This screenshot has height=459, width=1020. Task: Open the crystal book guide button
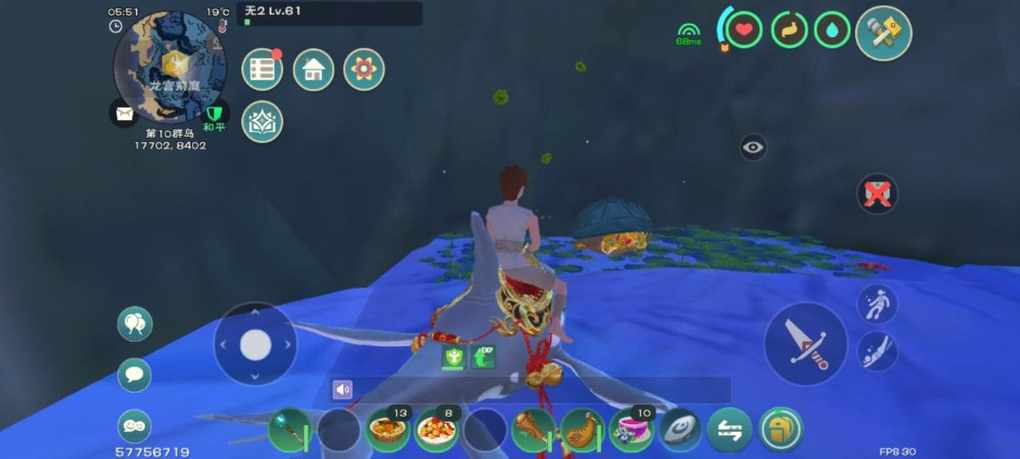tap(262, 122)
